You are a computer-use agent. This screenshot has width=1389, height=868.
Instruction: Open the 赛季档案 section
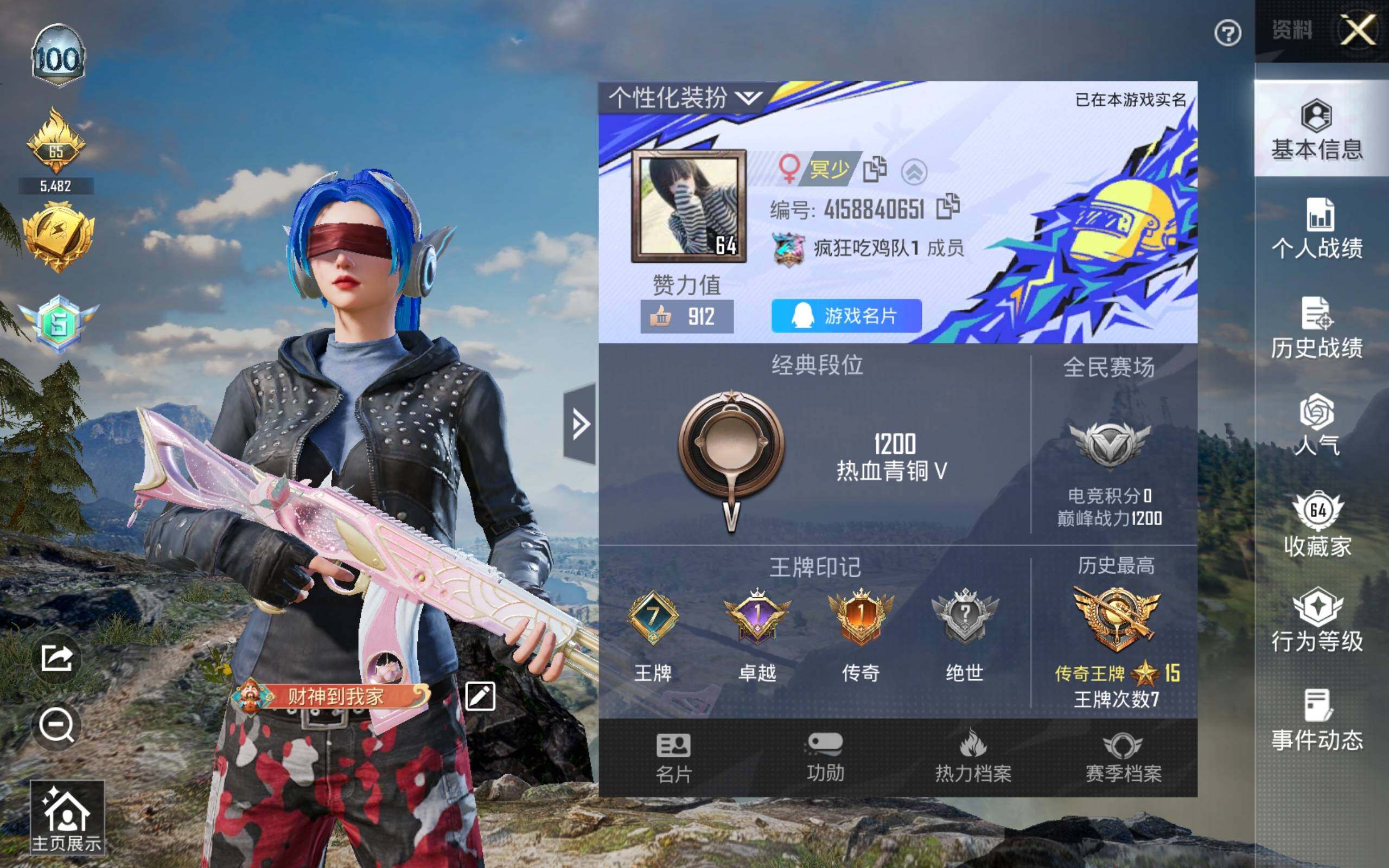[1123, 758]
